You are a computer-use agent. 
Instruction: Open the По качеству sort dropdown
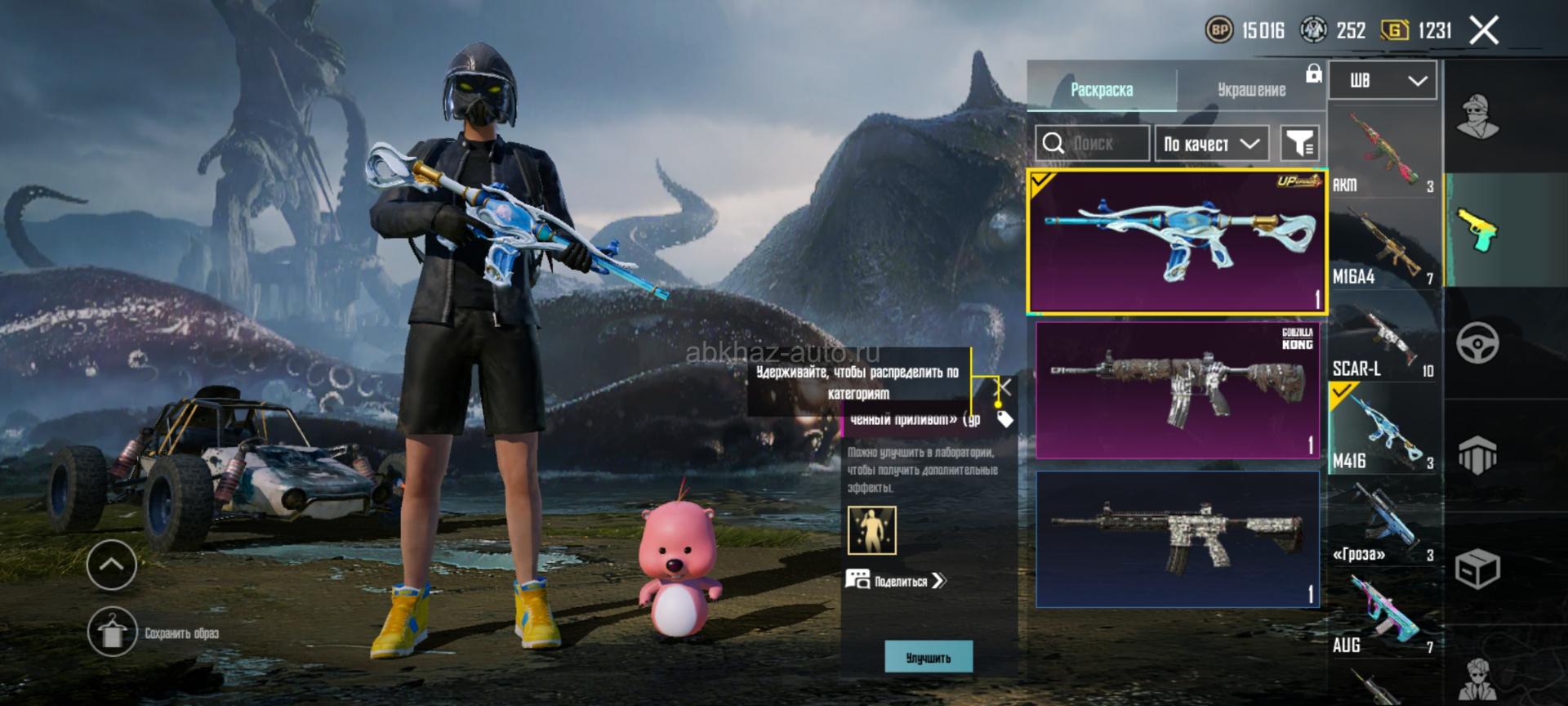pyautogui.click(x=1211, y=144)
